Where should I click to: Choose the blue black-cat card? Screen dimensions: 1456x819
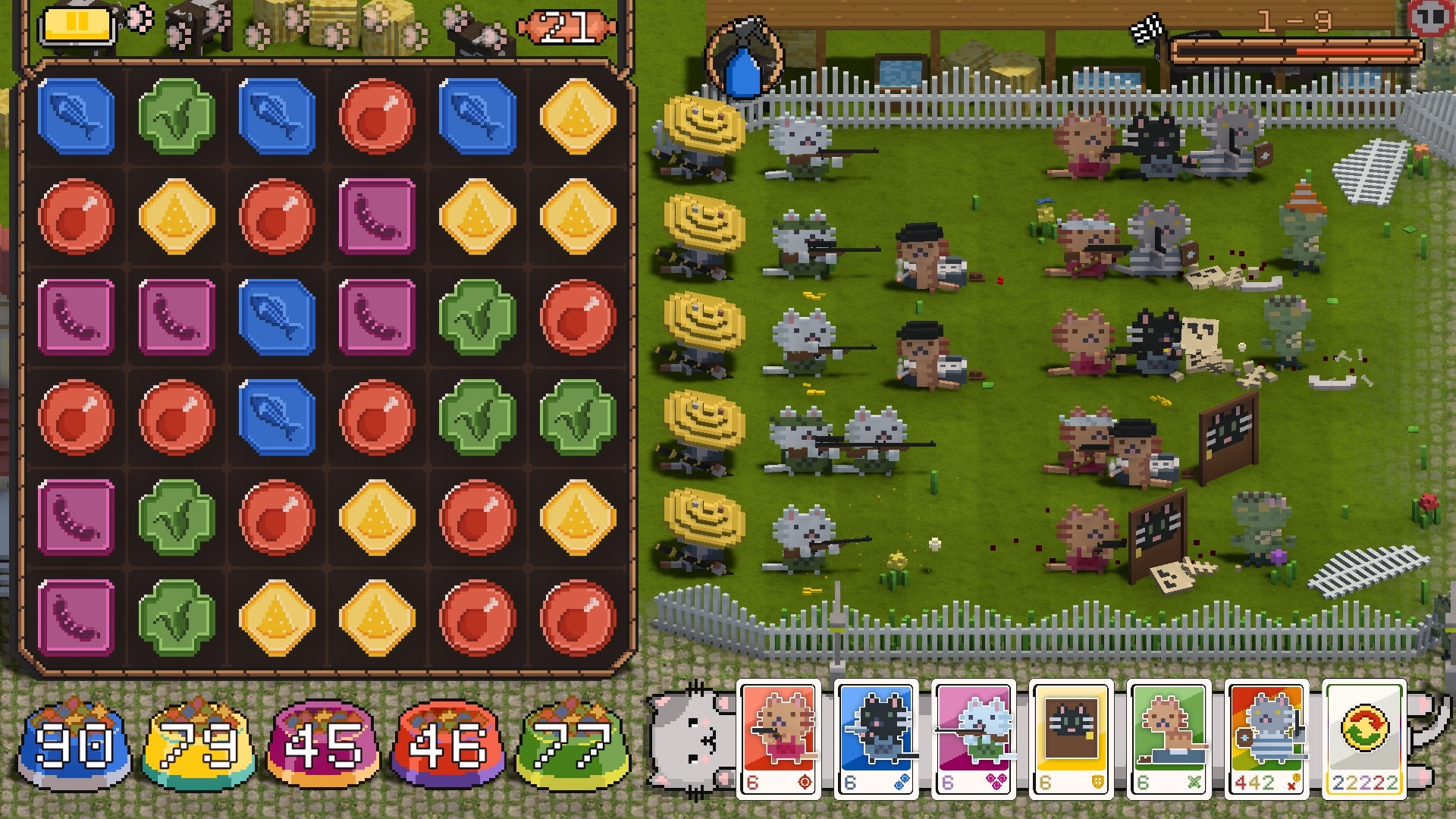877,739
